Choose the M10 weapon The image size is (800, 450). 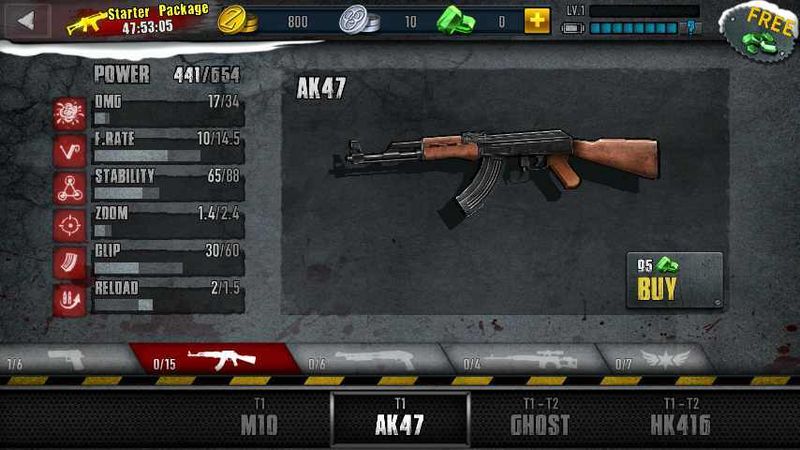point(259,418)
